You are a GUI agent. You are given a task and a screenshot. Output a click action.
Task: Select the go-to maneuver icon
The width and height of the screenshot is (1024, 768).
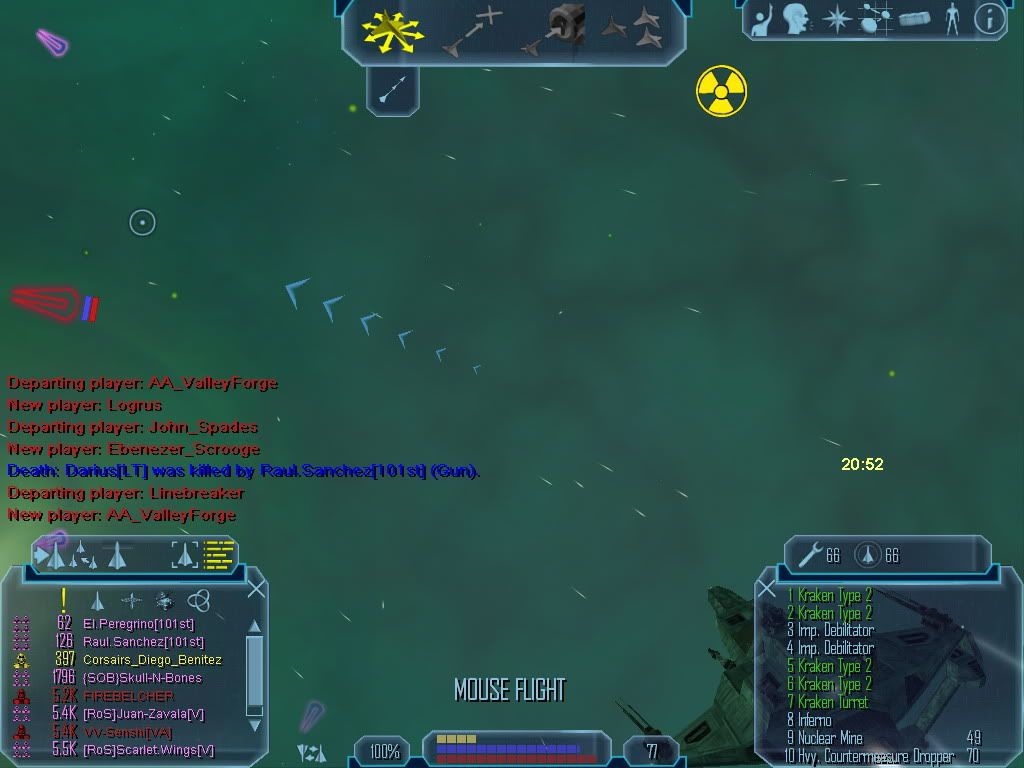pos(471,31)
